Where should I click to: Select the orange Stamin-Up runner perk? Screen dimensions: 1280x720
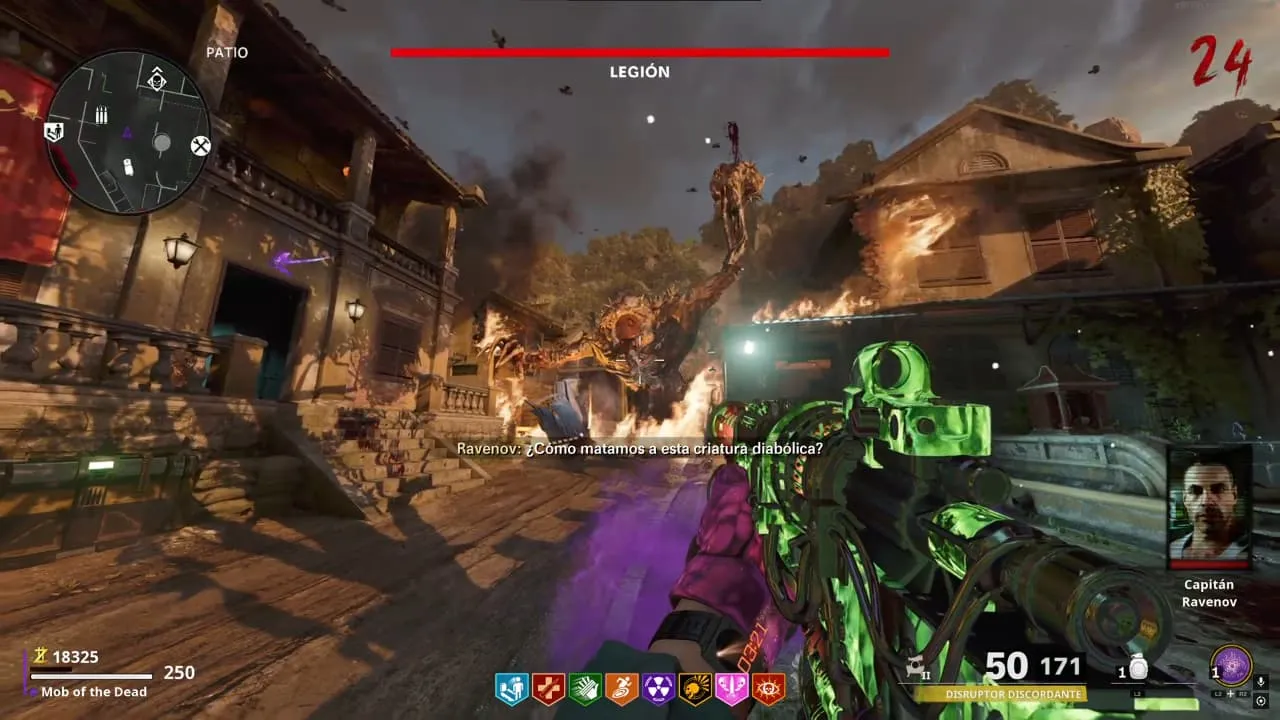pos(621,688)
